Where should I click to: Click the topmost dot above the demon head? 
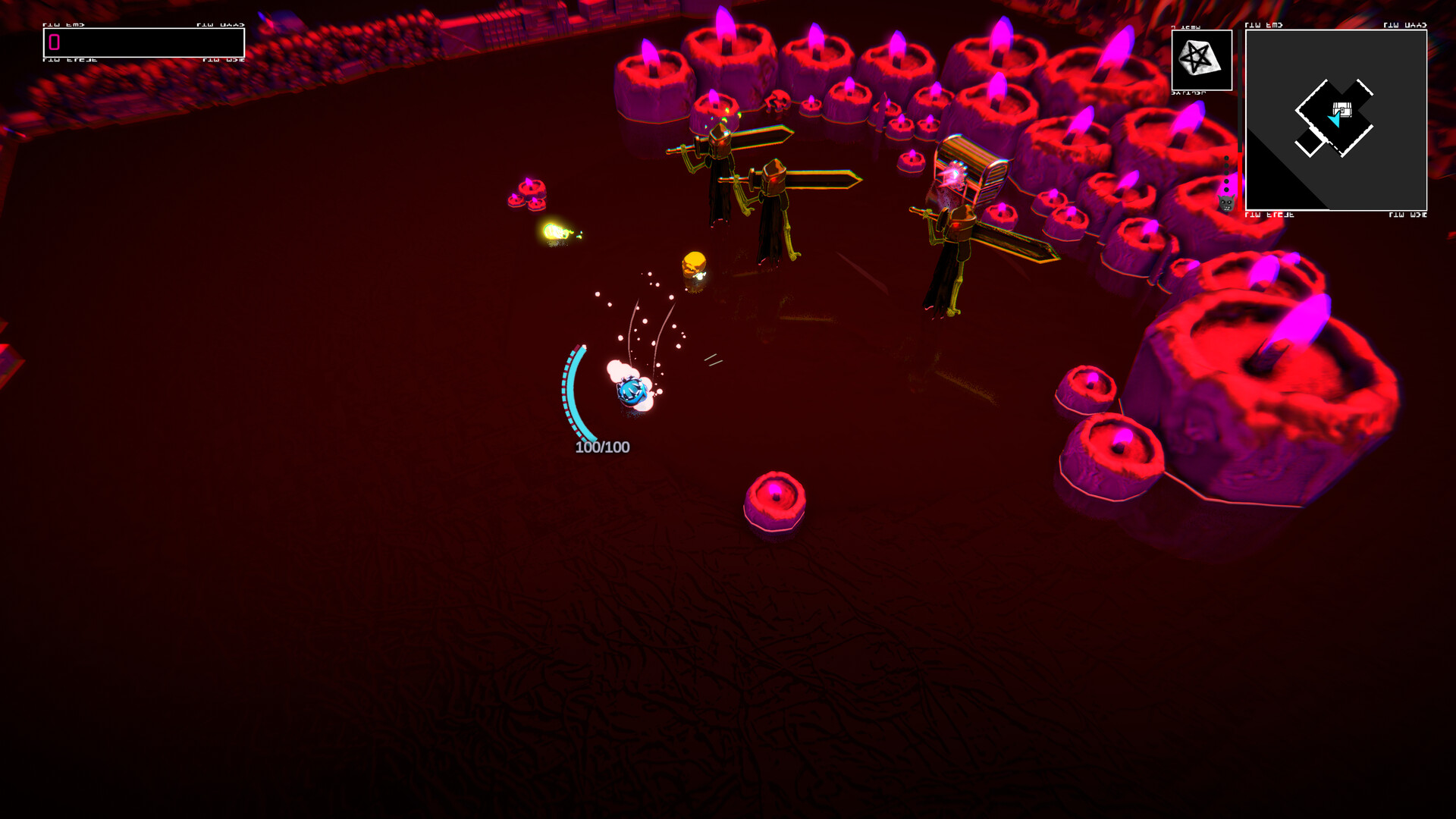point(1226,158)
